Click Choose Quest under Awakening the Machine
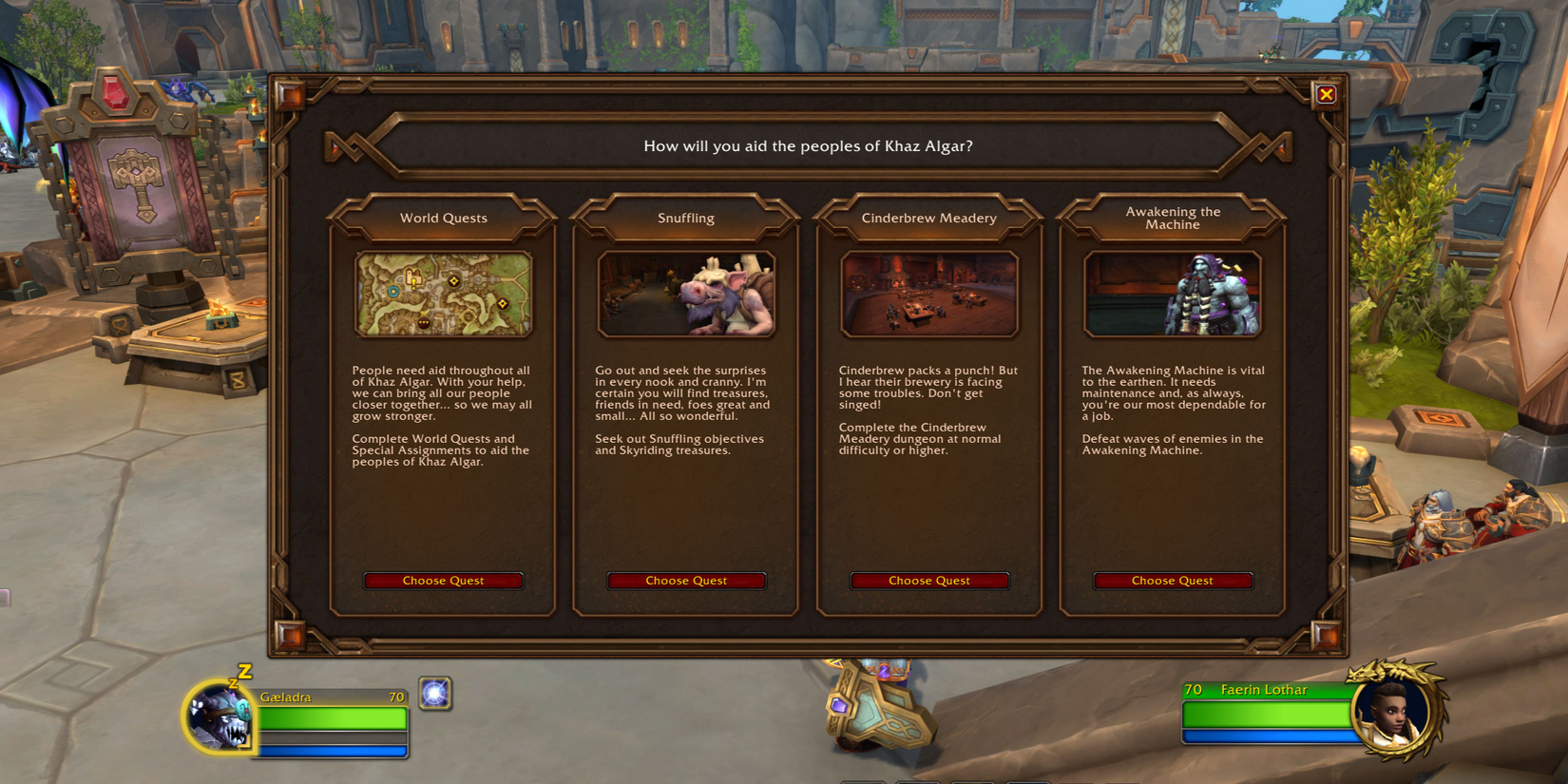Viewport: 1568px width, 784px height. click(x=1173, y=581)
